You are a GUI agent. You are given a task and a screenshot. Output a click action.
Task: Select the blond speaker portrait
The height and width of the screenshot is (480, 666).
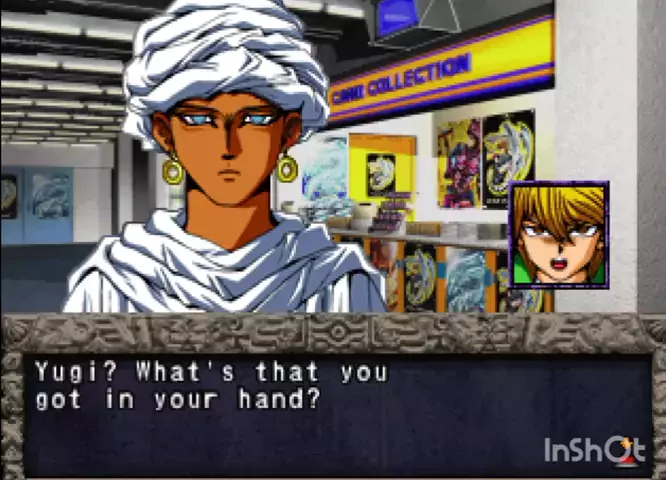[x=558, y=235]
